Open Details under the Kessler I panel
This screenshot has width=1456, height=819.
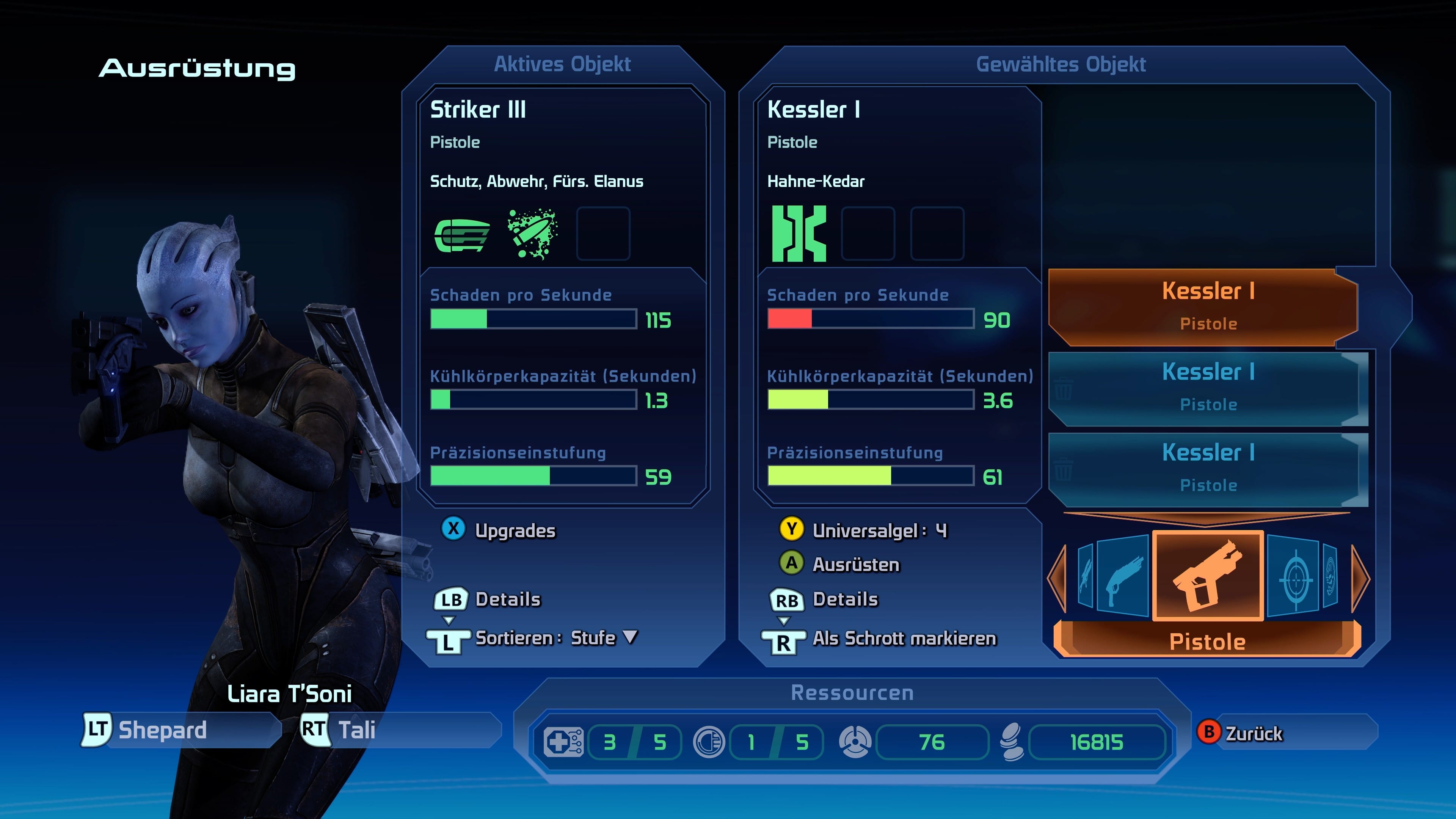click(844, 599)
